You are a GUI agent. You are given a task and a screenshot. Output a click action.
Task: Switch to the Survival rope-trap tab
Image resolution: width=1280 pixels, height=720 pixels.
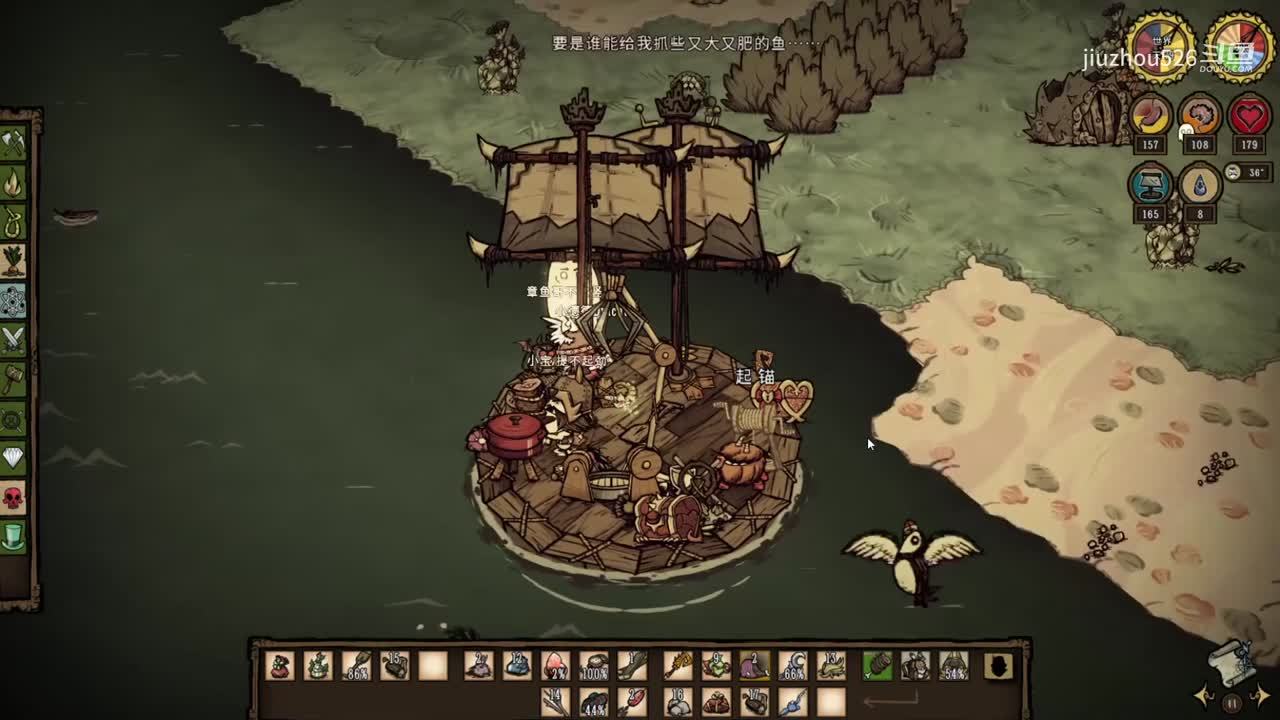point(13,222)
